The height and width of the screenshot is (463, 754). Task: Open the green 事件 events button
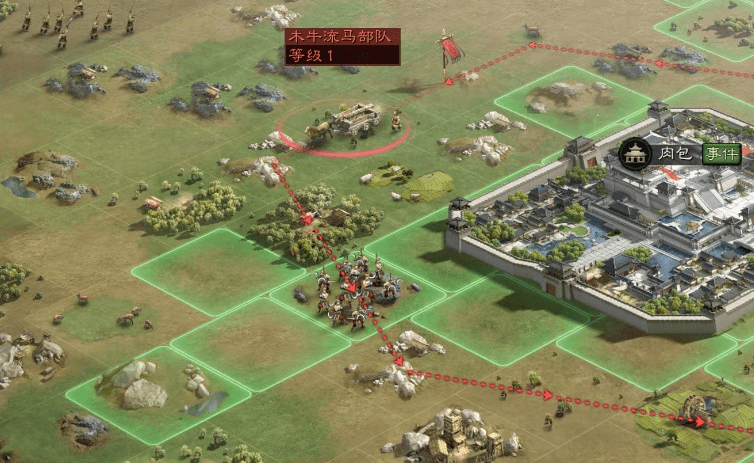(721, 153)
